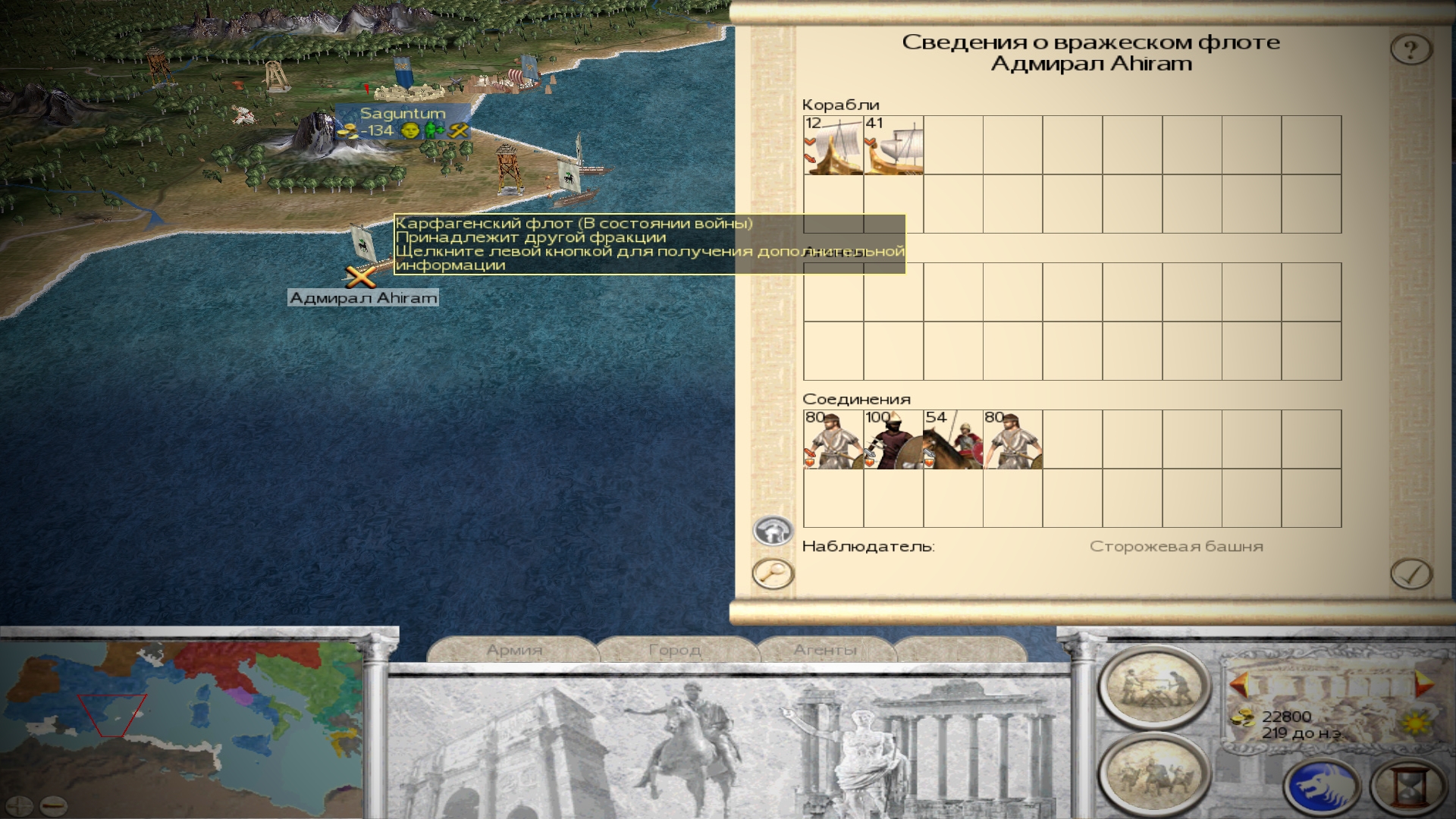Pick the cavalry unit card with 54 soldiers
This screenshot has width=1456, height=819.
[x=953, y=440]
